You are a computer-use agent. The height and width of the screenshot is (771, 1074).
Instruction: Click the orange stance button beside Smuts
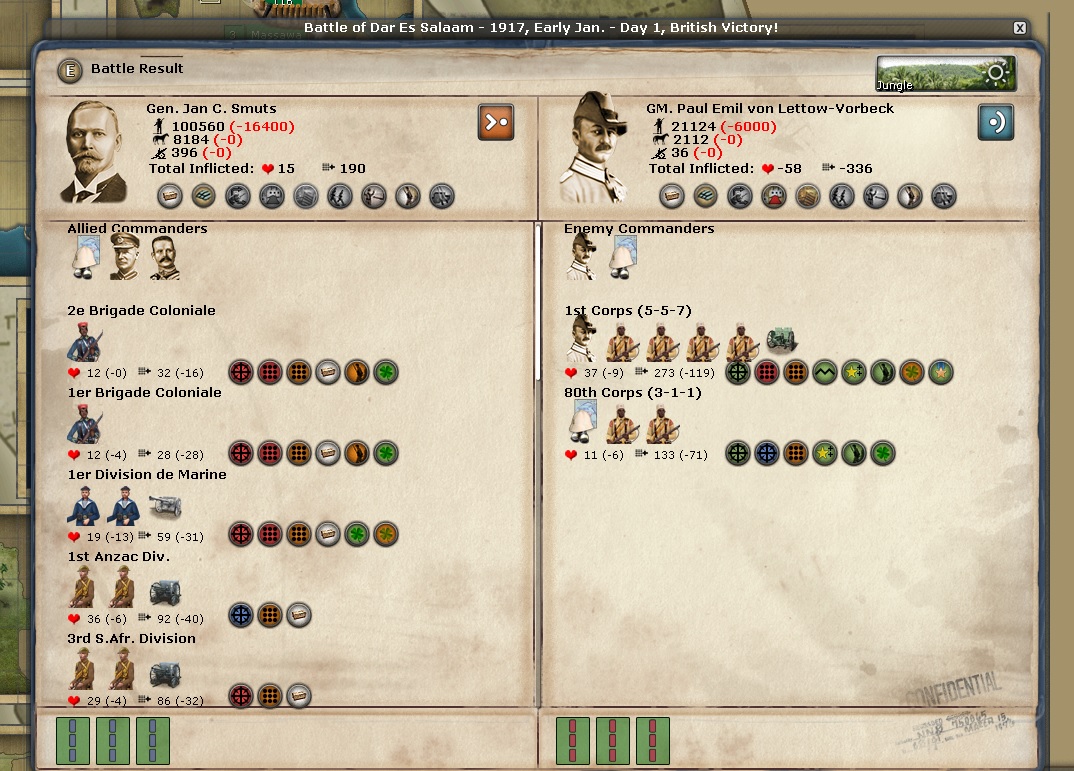tap(496, 122)
